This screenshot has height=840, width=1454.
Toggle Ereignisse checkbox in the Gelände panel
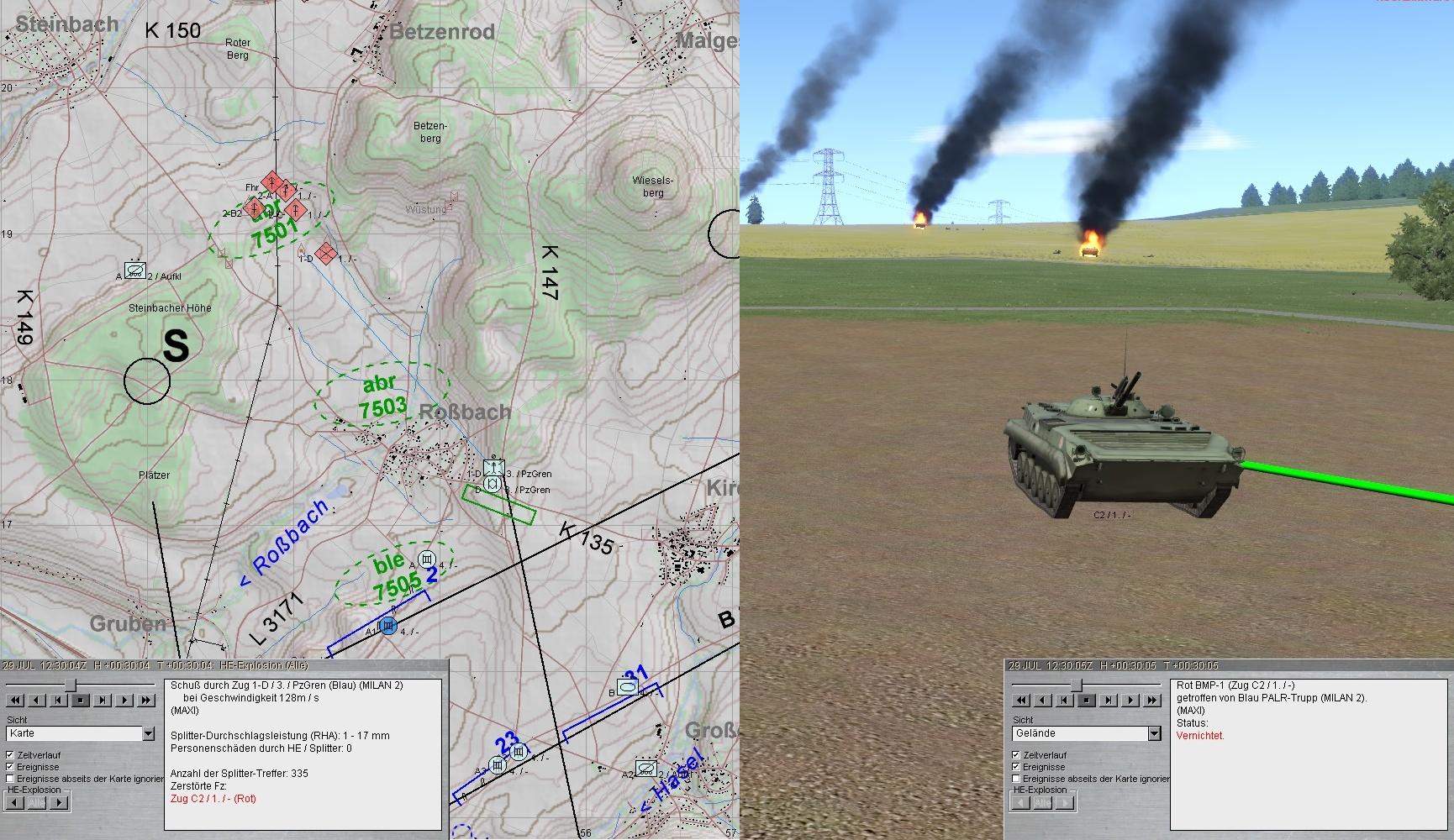point(1016,767)
